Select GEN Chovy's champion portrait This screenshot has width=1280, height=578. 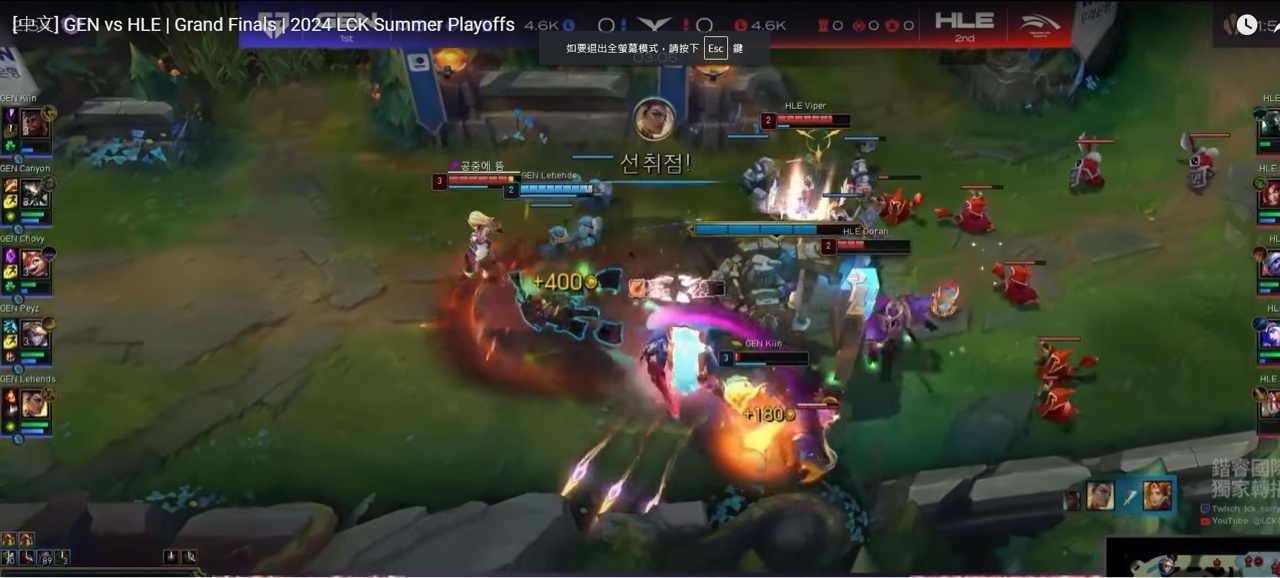(35, 264)
